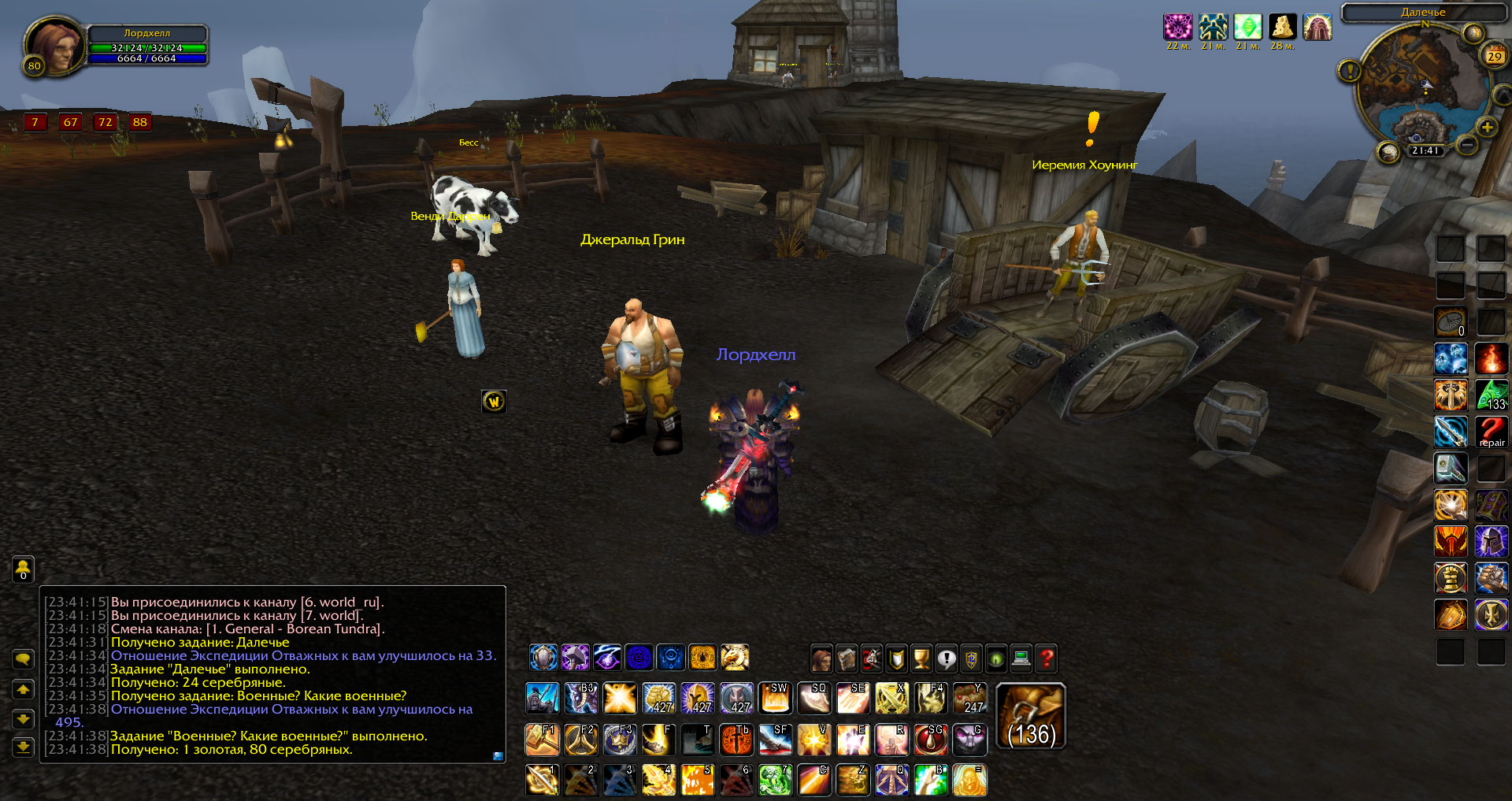
Task: Click the minimap clock showing 21:41
Action: [1425, 150]
